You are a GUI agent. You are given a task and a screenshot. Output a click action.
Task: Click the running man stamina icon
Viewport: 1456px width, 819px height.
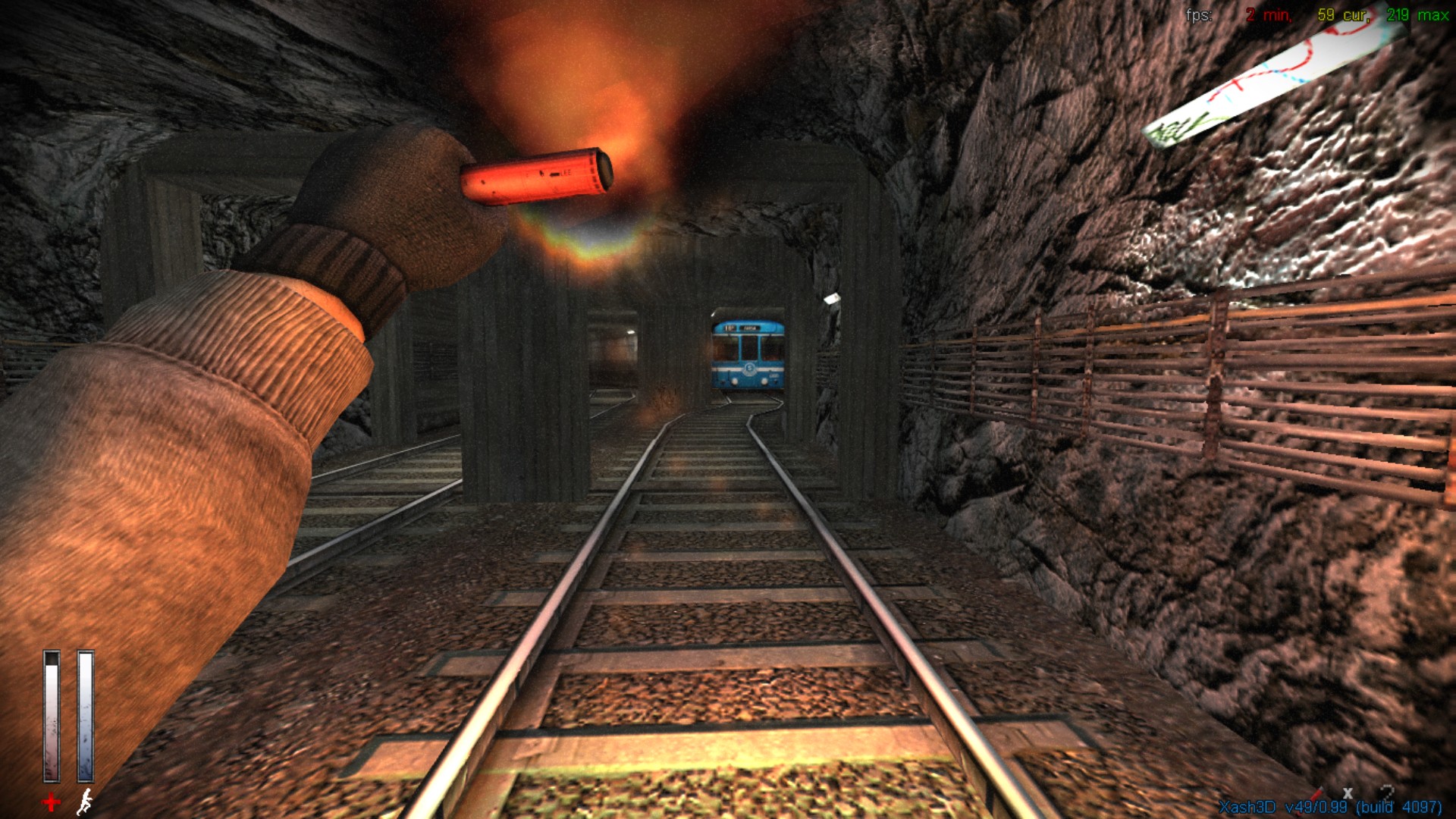click(x=85, y=801)
